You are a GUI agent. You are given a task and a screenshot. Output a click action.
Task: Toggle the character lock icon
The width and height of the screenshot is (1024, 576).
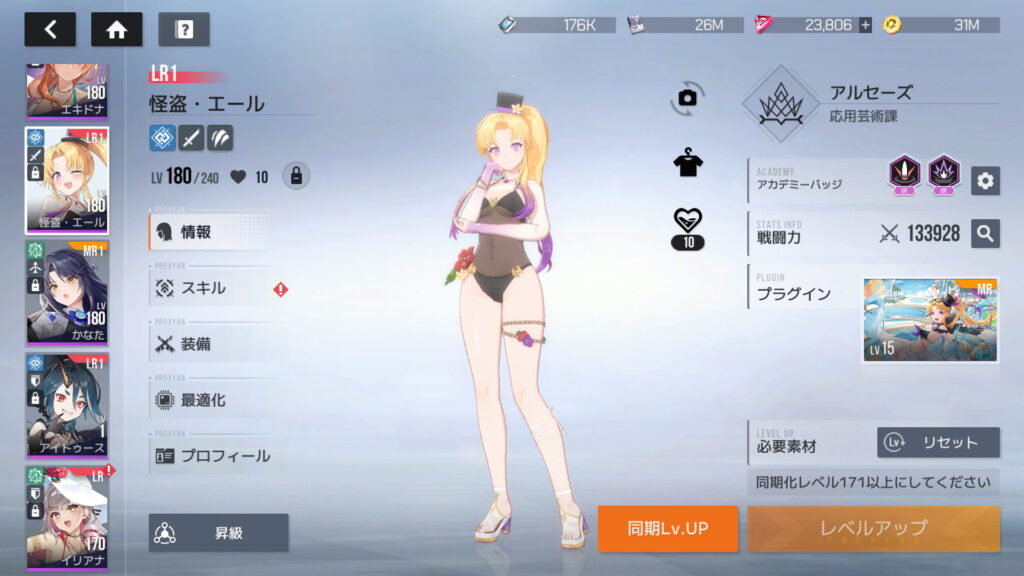(295, 176)
